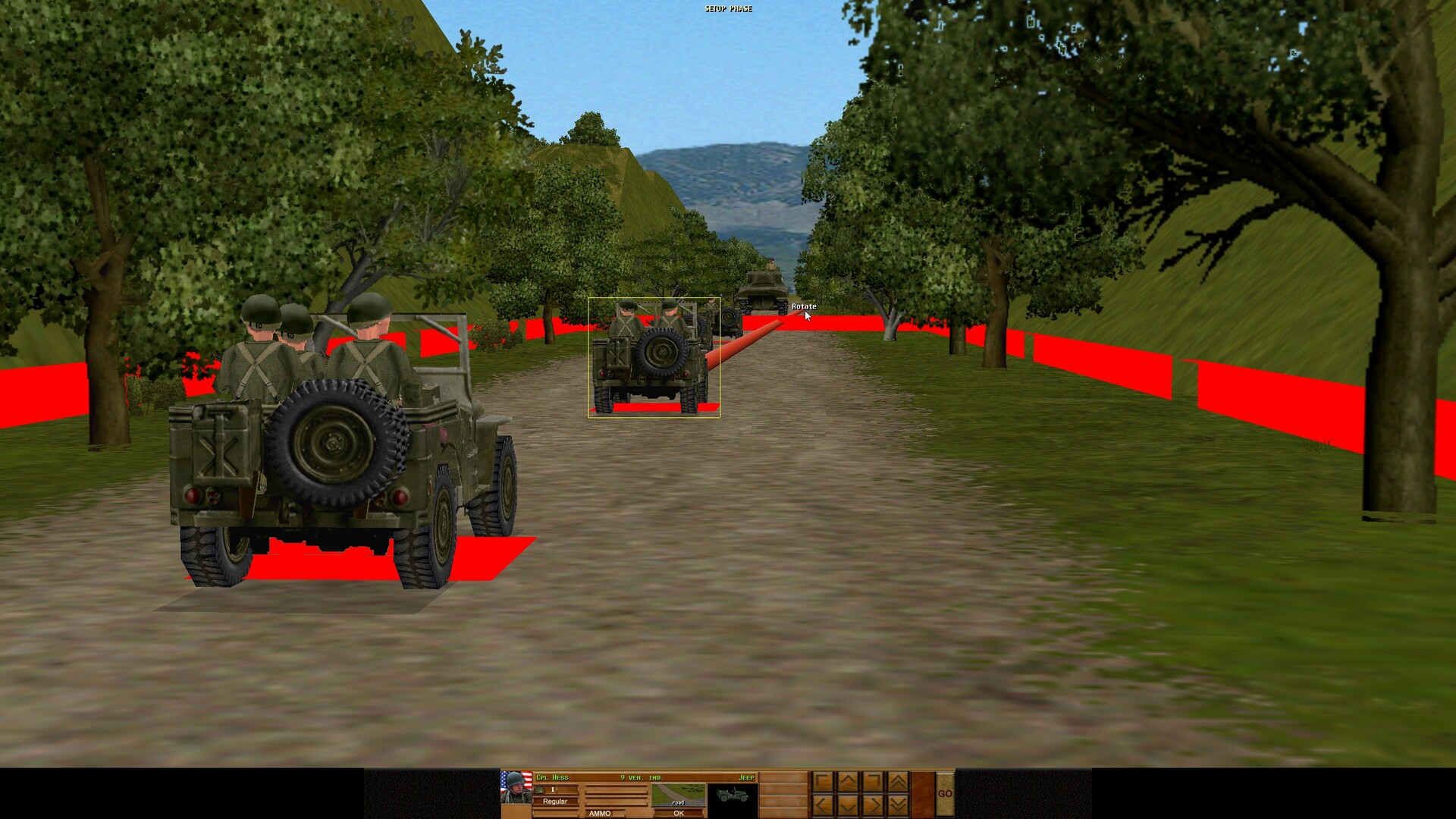Viewport: 1456px width, 819px height.
Task: Click the camera move-forward arrow icon
Action: (x=849, y=781)
